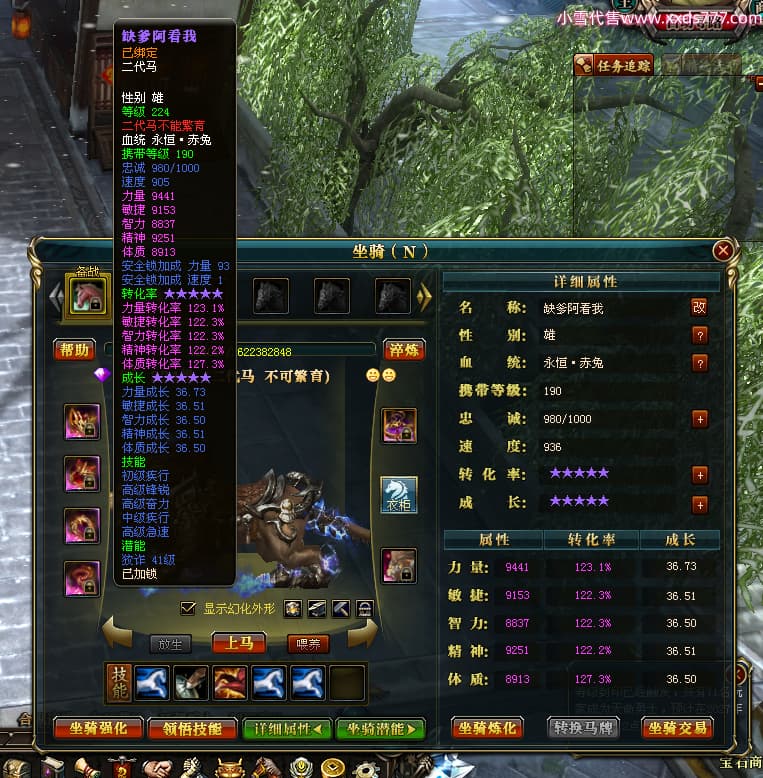Open the 衣柜 wardrobe icon
The width and height of the screenshot is (763, 778).
[x=399, y=495]
